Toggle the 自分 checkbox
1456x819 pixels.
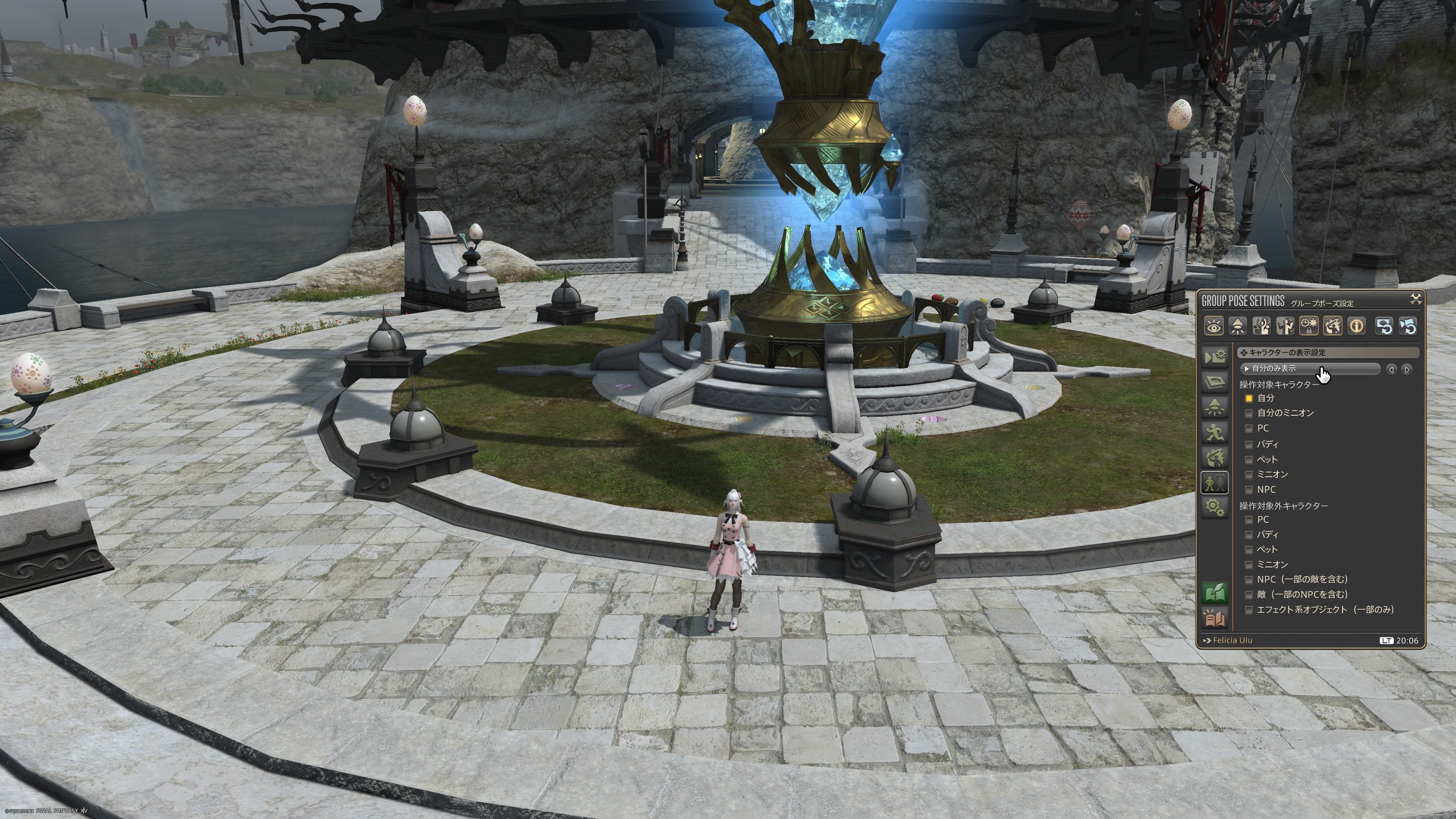[1249, 399]
